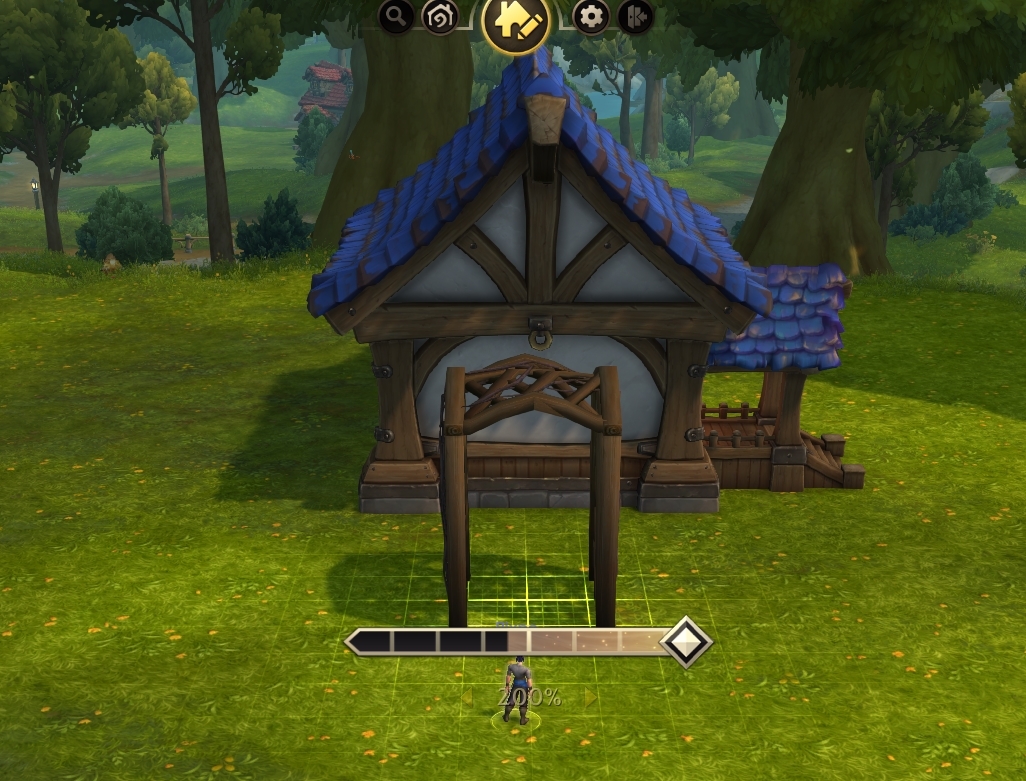Select the spiral house icon button
1026x781 pixels.
point(439,16)
